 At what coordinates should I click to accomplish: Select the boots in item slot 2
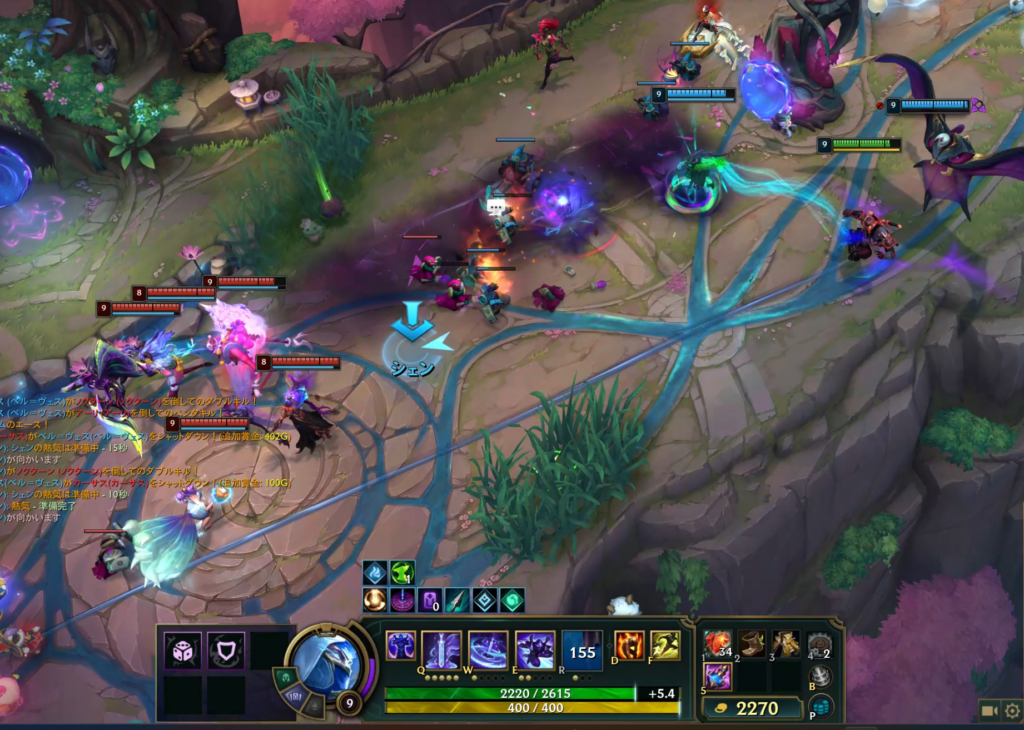[x=752, y=643]
